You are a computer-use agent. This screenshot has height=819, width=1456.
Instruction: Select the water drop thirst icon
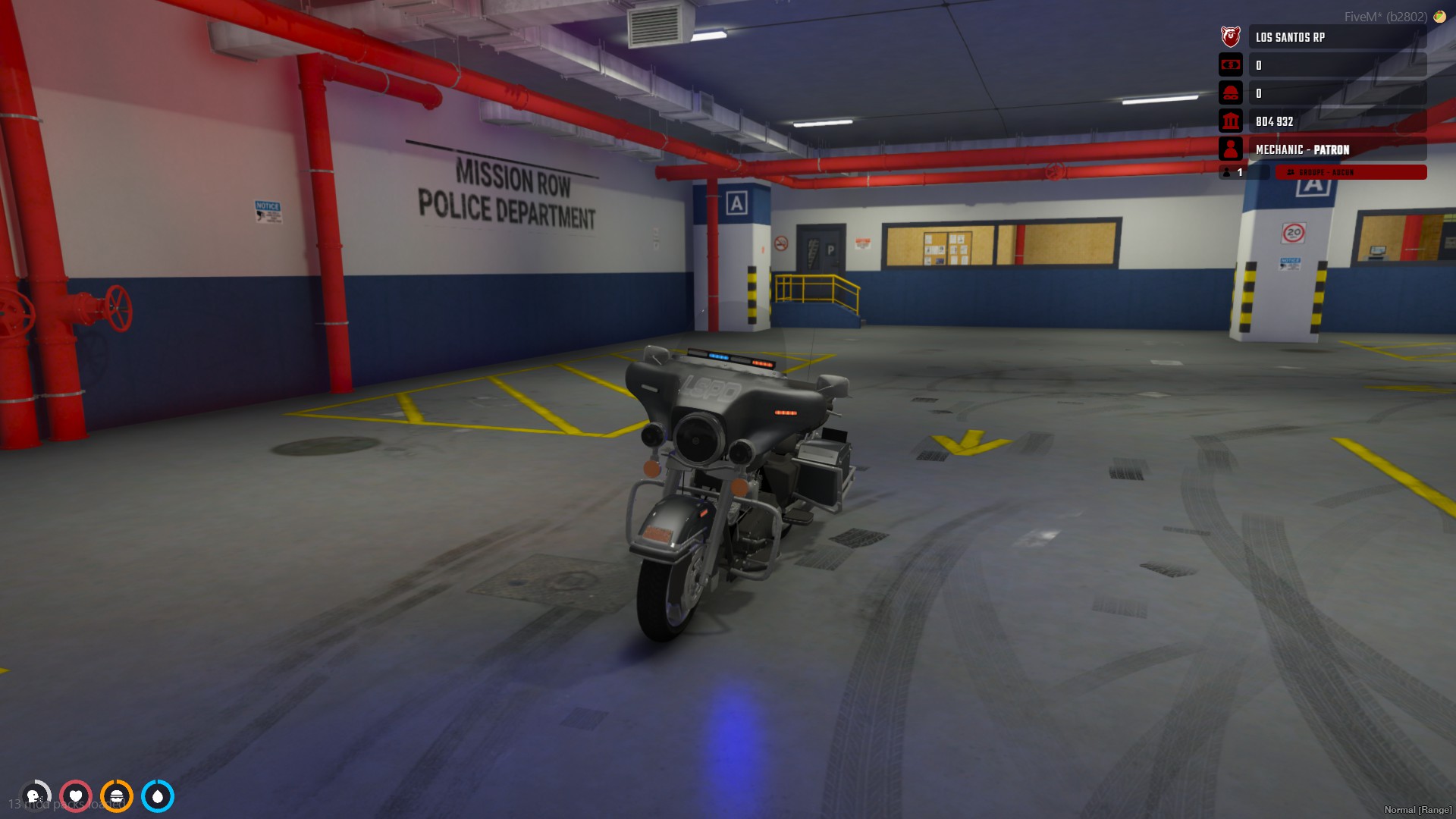pos(158,796)
